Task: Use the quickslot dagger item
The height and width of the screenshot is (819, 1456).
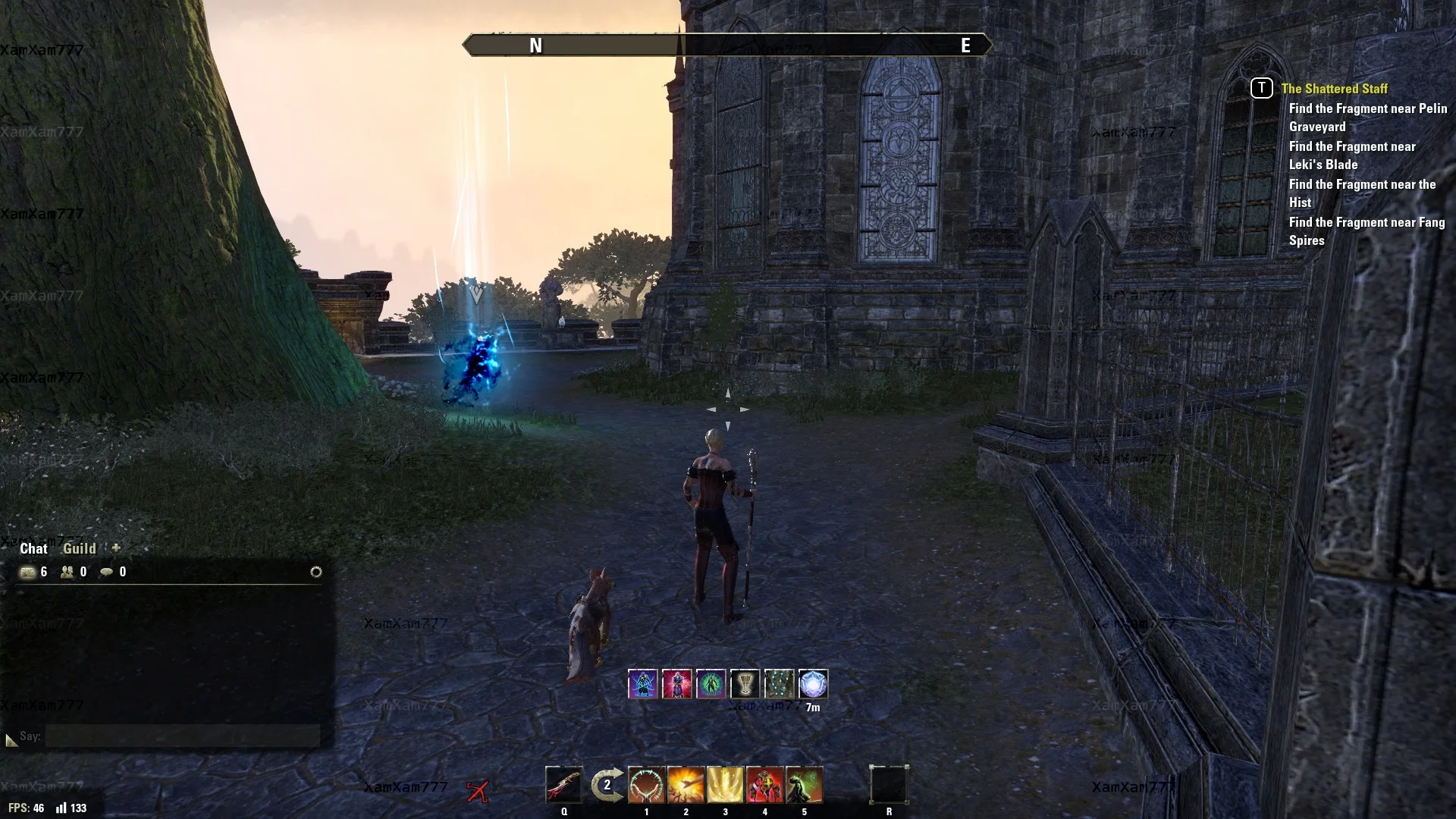Action: click(x=563, y=784)
